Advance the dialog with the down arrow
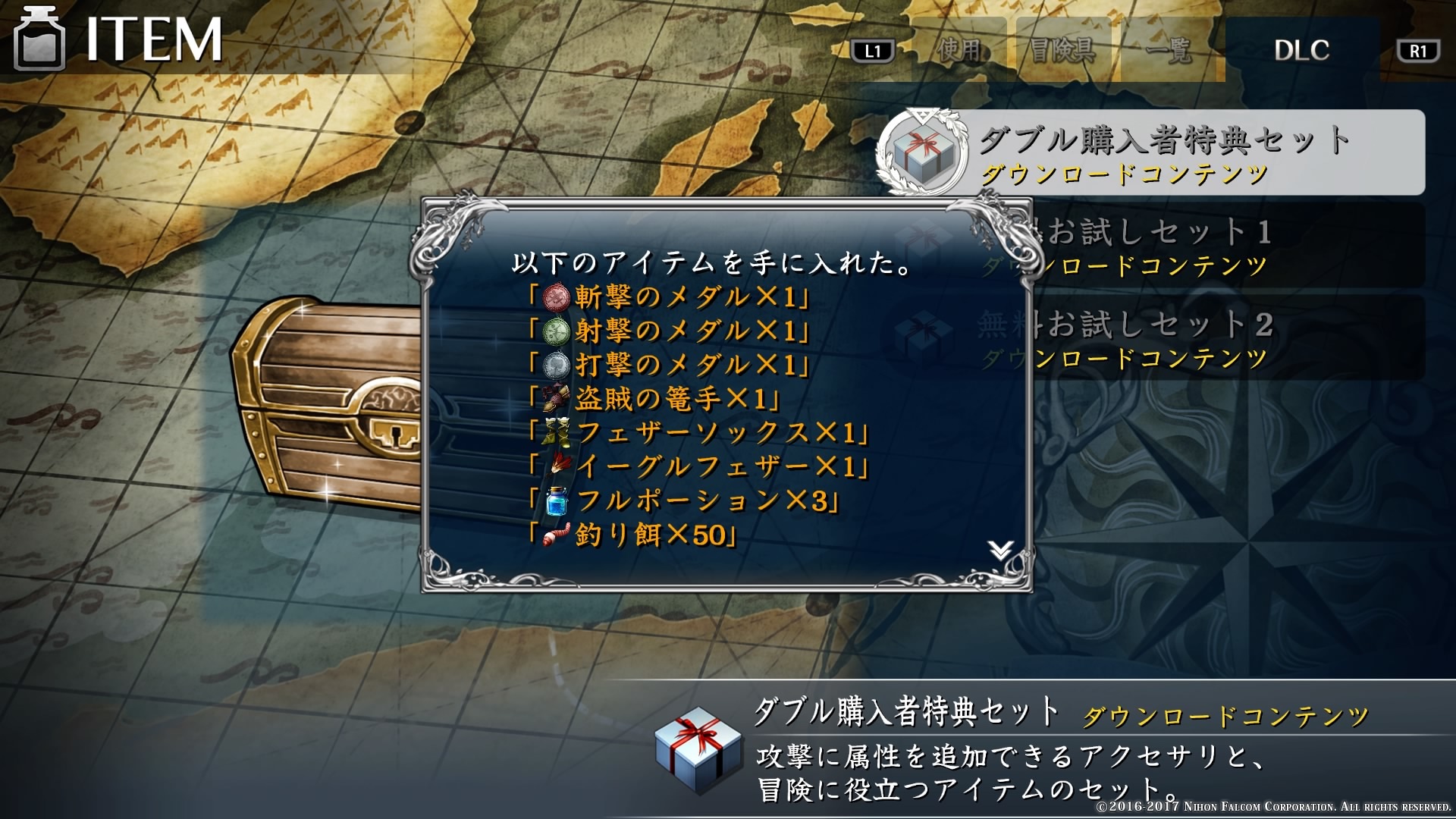1456x819 pixels. pyautogui.click(x=1001, y=550)
